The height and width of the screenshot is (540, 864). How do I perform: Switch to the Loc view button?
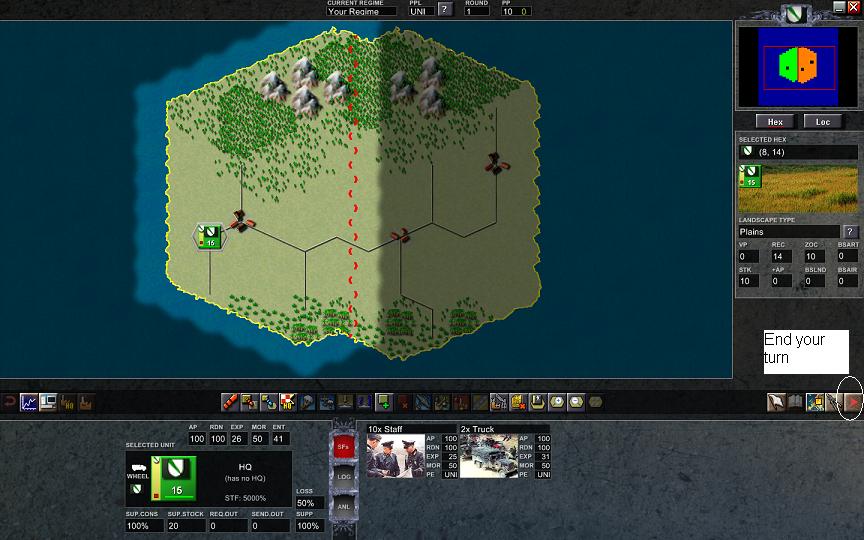click(823, 122)
